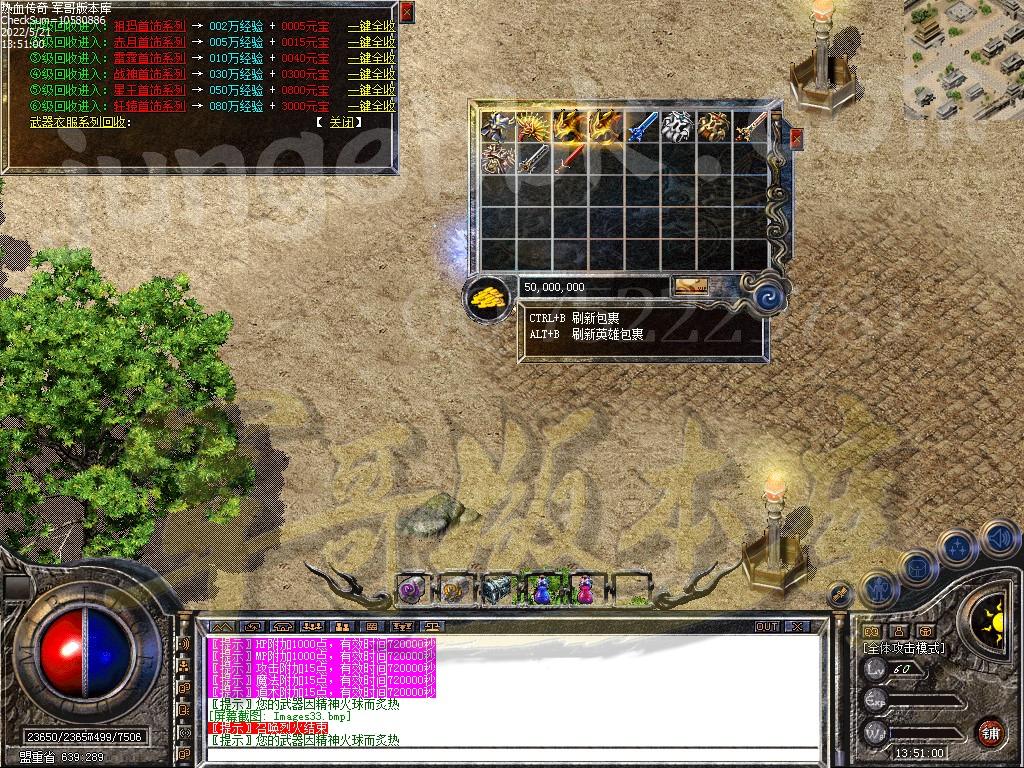The width and height of the screenshot is (1024, 768).
Task: Click 一键全收 on the 狂雷首饰系列 row
Action: (371, 106)
